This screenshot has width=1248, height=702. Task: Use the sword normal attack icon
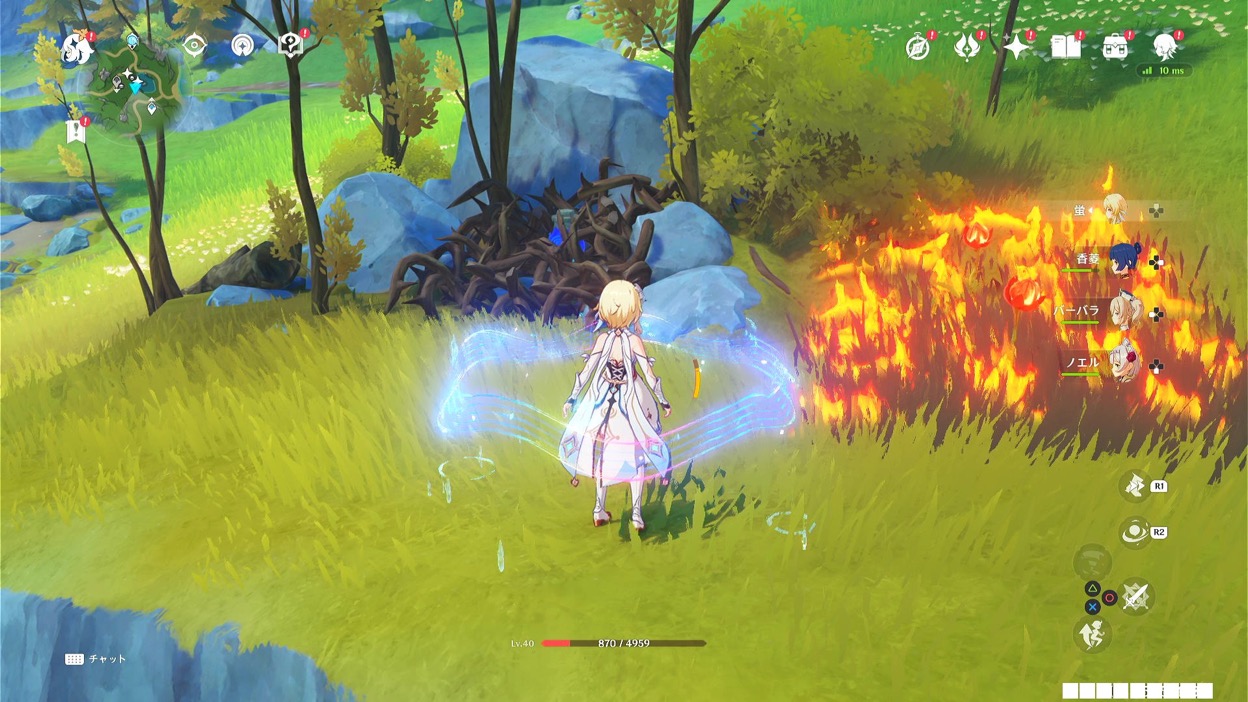pyautogui.click(x=1135, y=597)
